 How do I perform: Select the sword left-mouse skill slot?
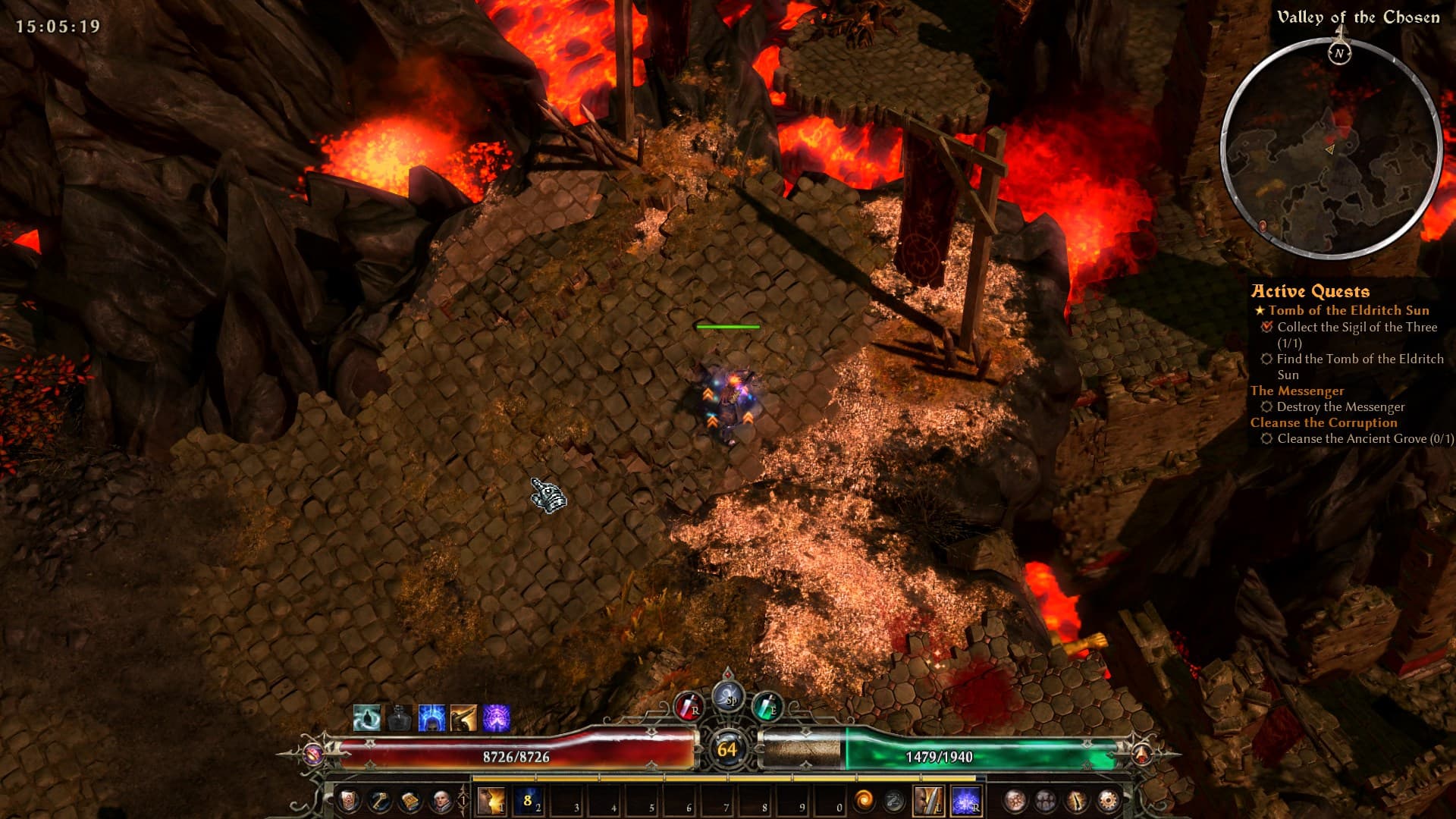point(928,800)
